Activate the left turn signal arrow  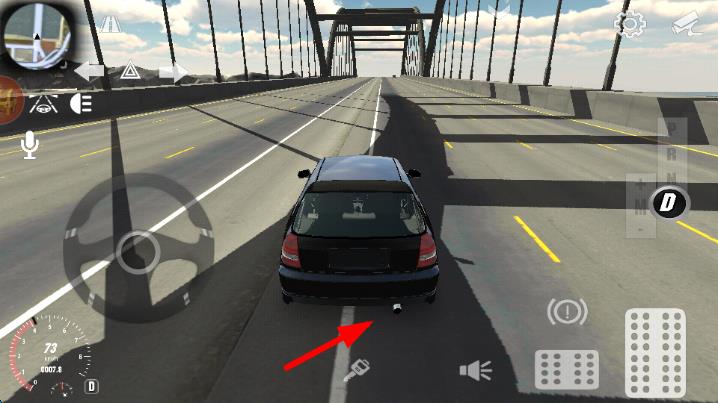(88, 71)
